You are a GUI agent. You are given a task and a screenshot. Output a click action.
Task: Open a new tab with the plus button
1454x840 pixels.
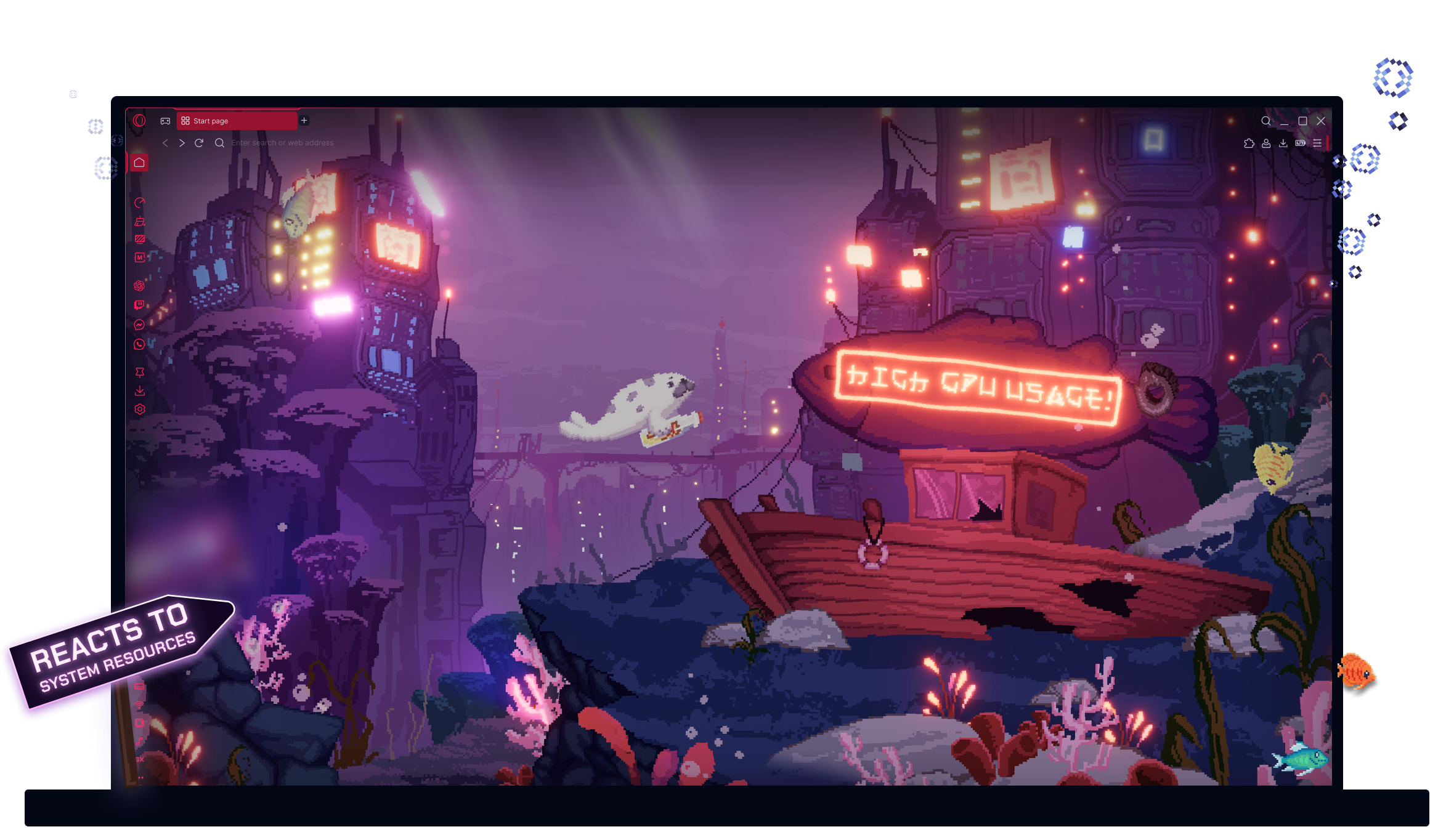(x=304, y=121)
